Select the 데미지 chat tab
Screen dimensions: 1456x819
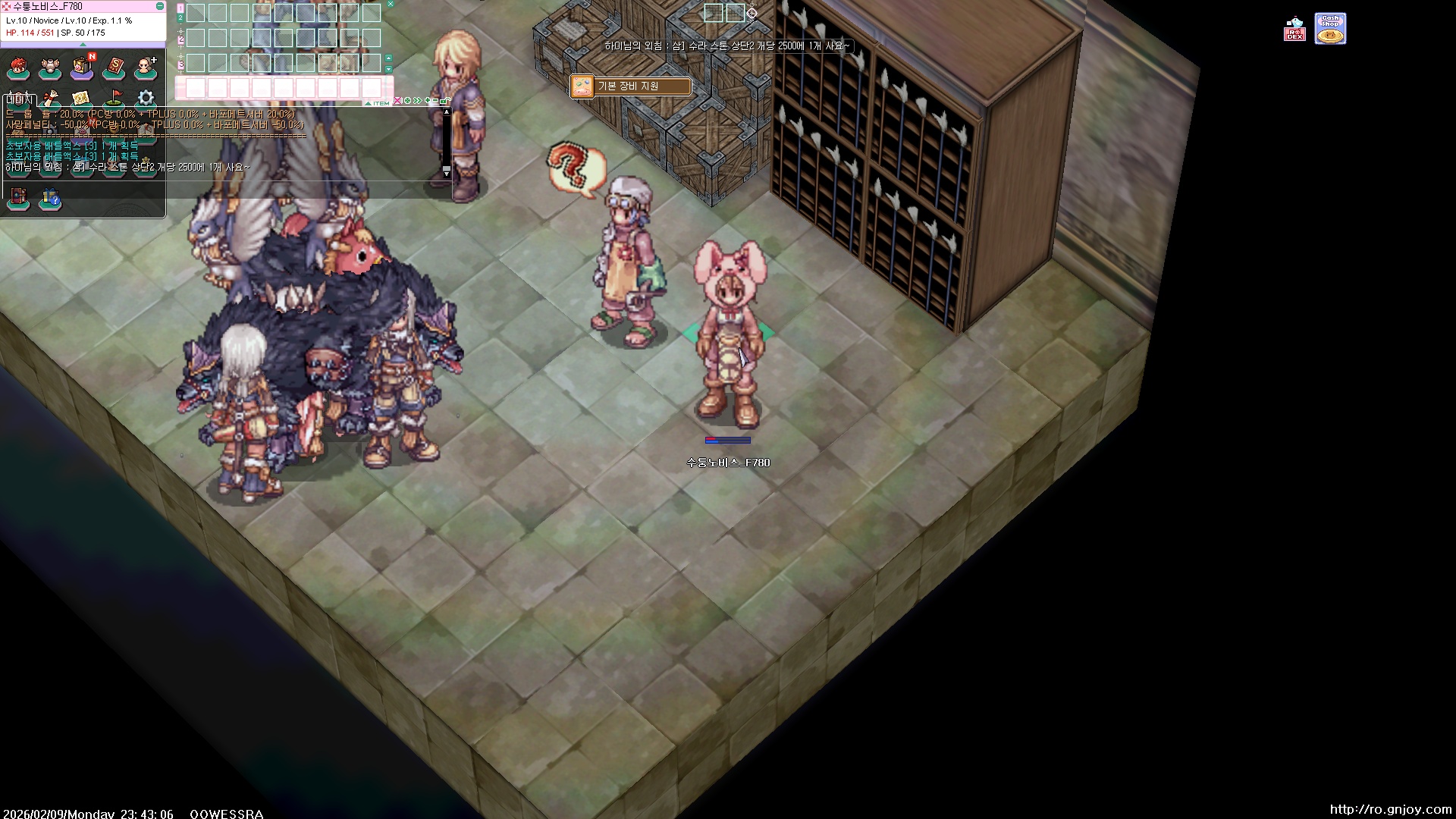[x=19, y=100]
